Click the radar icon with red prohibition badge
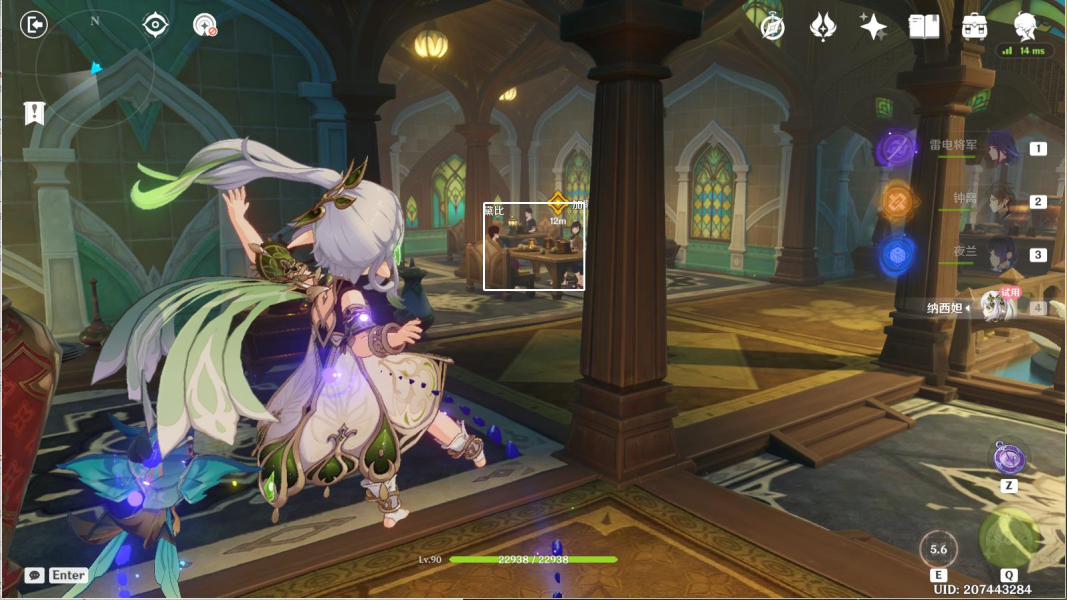Viewport: 1067px width, 600px height. (205, 25)
